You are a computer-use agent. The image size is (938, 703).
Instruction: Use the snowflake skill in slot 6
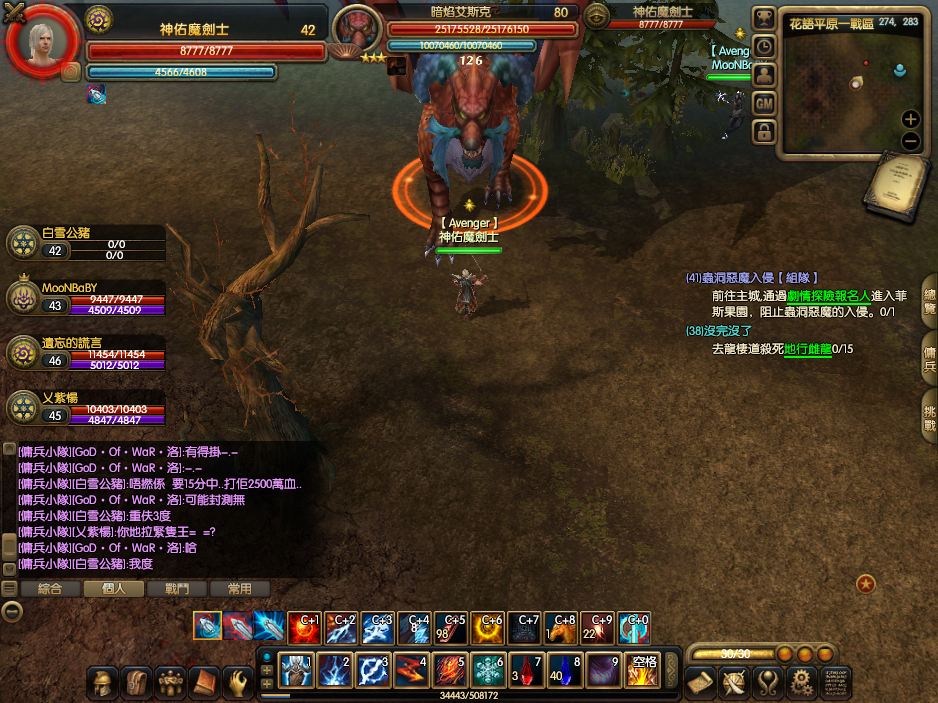pyautogui.click(x=488, y=670)
